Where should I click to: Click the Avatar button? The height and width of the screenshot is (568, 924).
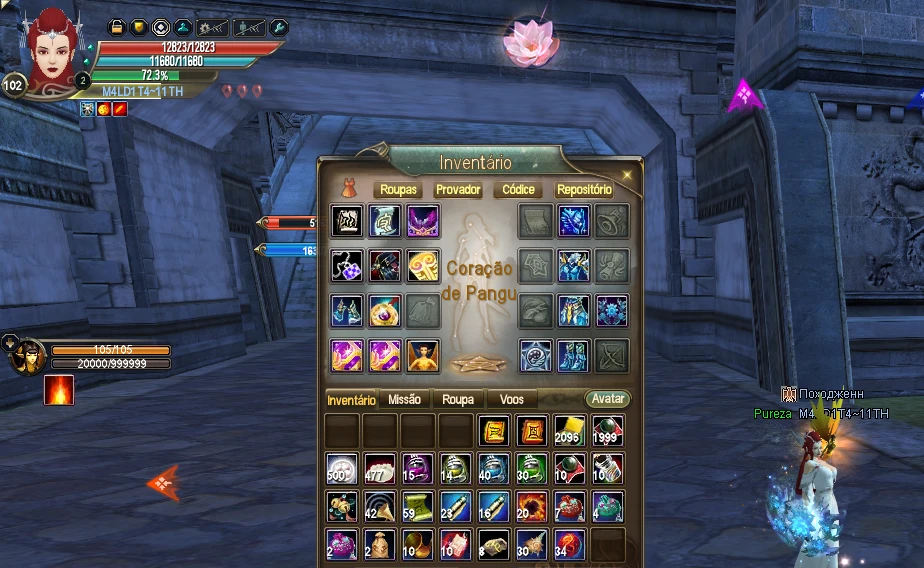click(x=608, y=399)
